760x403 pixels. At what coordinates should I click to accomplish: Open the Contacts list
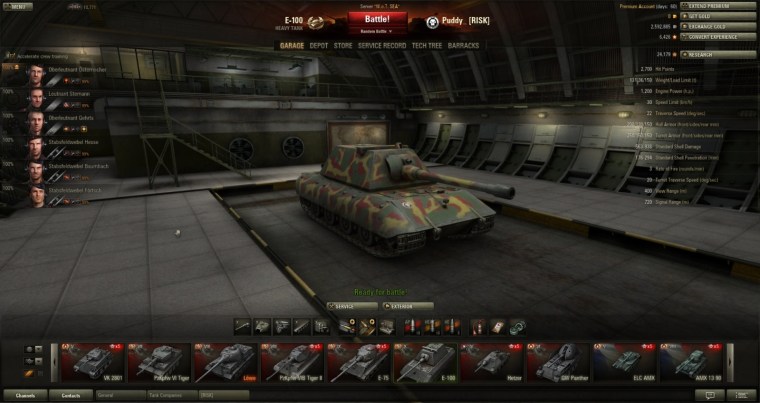(x=71, y=395)
